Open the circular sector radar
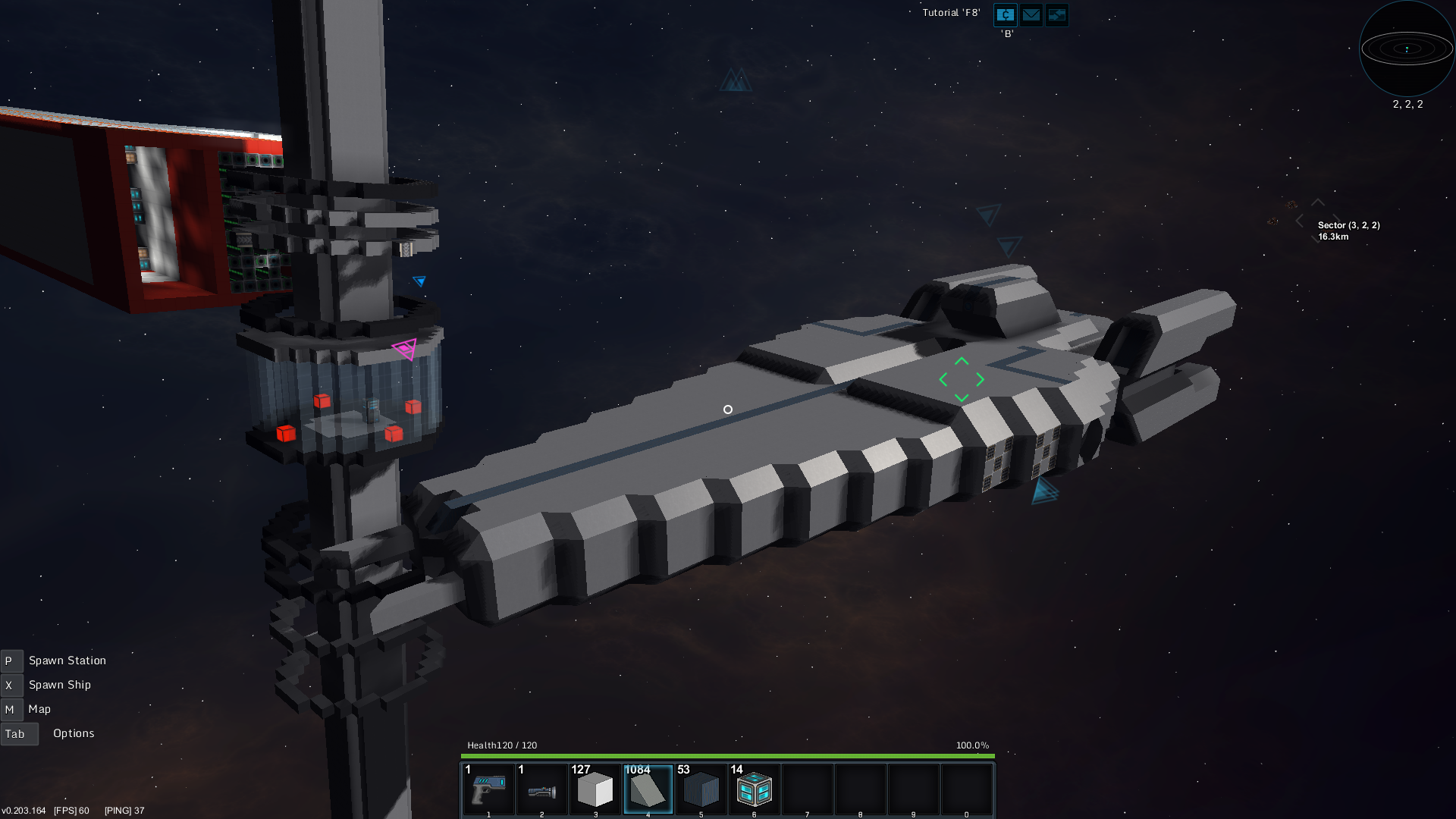The height and width of the screenshot is (819, 1456). click(1407, 49)
